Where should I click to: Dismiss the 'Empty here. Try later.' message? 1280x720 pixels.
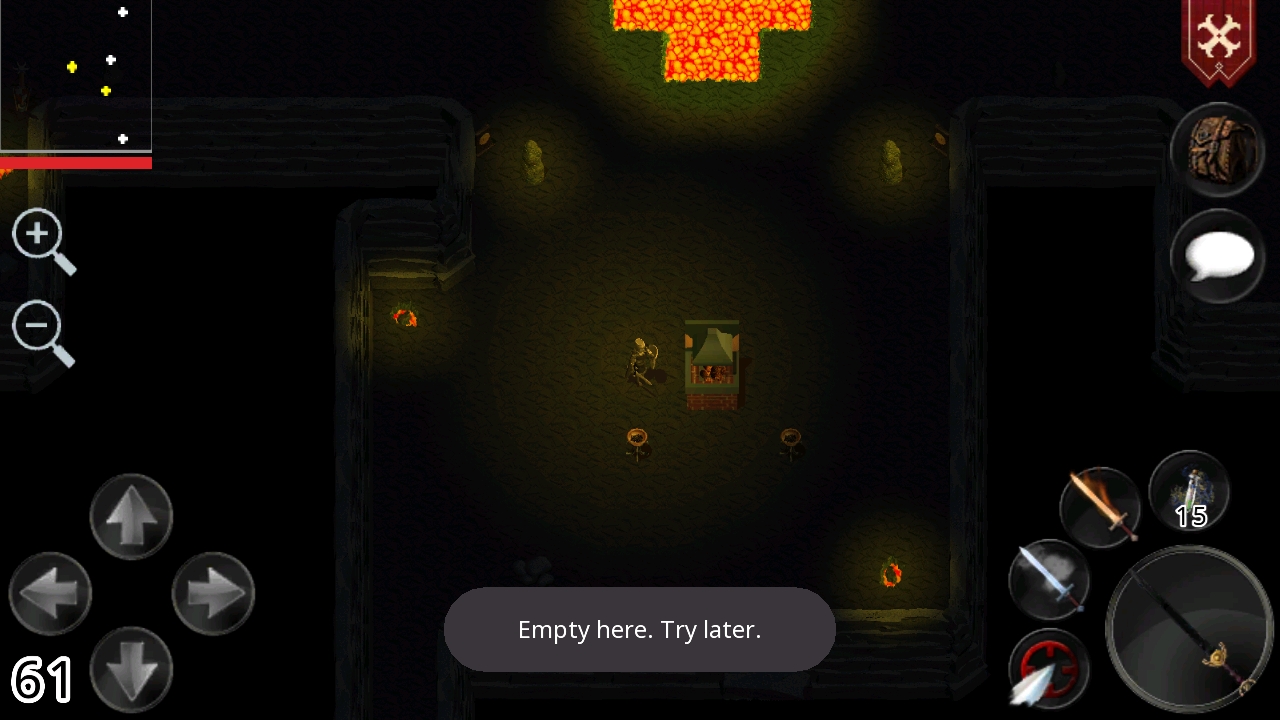(x=639, y=630)
